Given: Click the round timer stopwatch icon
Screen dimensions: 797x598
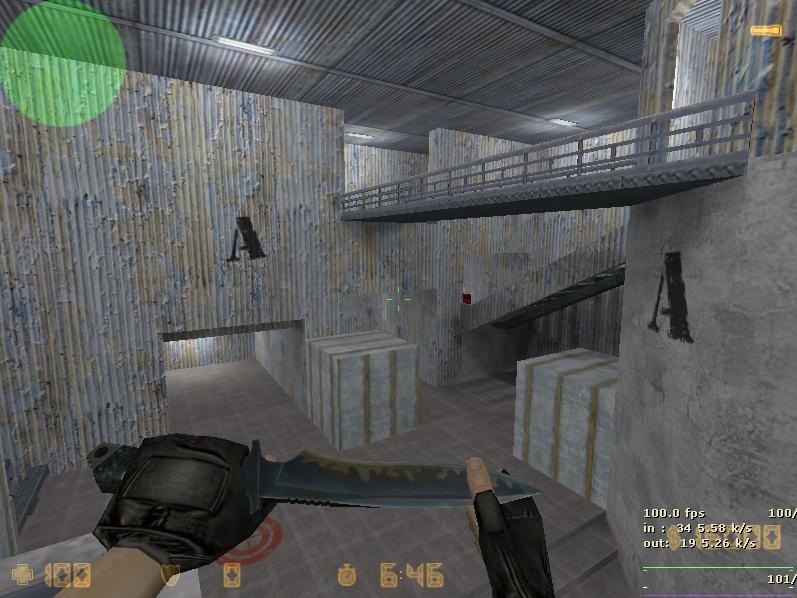Looking at the screenshot, I should pos(347,575).
